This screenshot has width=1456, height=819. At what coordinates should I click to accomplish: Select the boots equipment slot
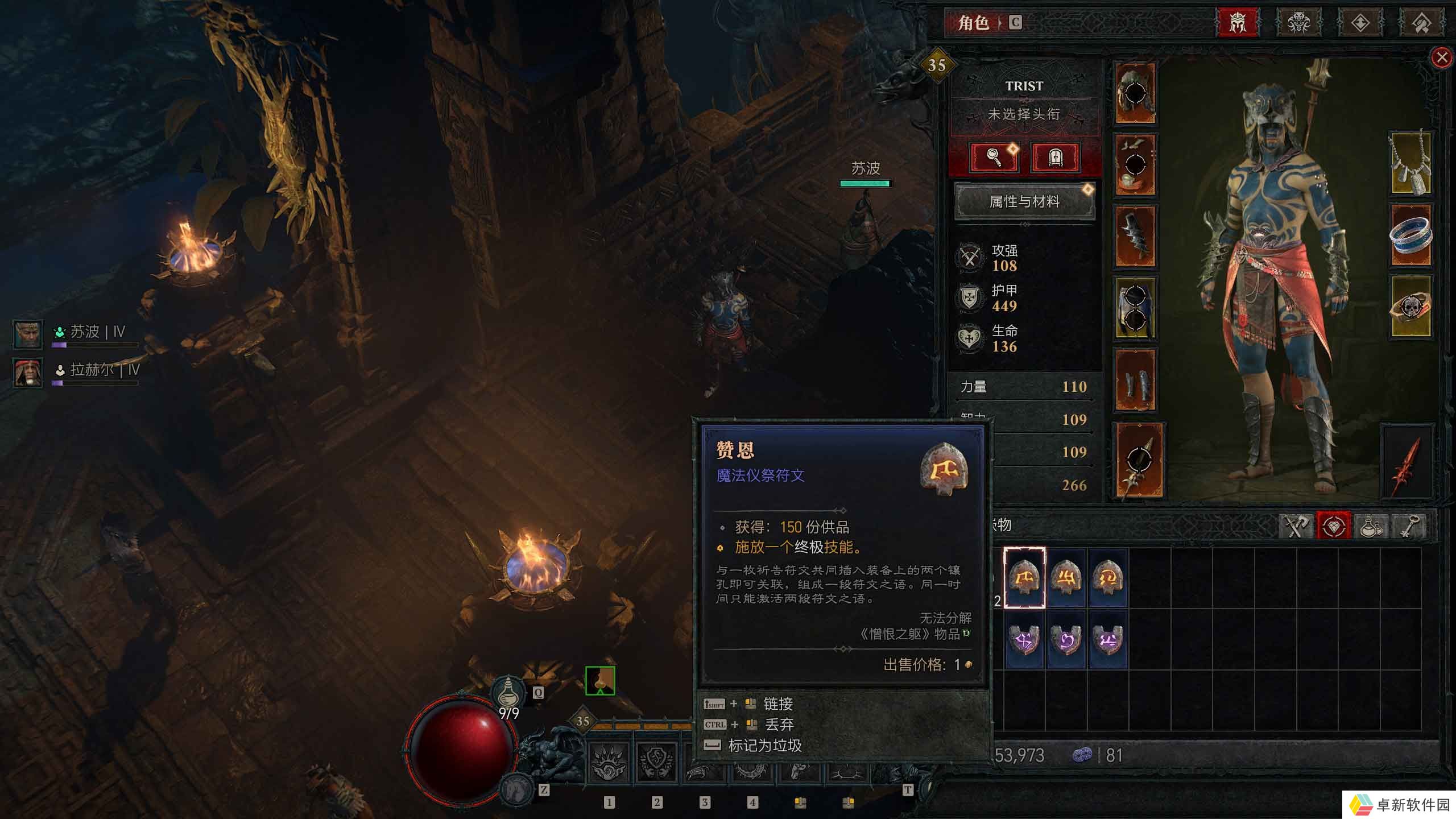tap(1135, 380)
